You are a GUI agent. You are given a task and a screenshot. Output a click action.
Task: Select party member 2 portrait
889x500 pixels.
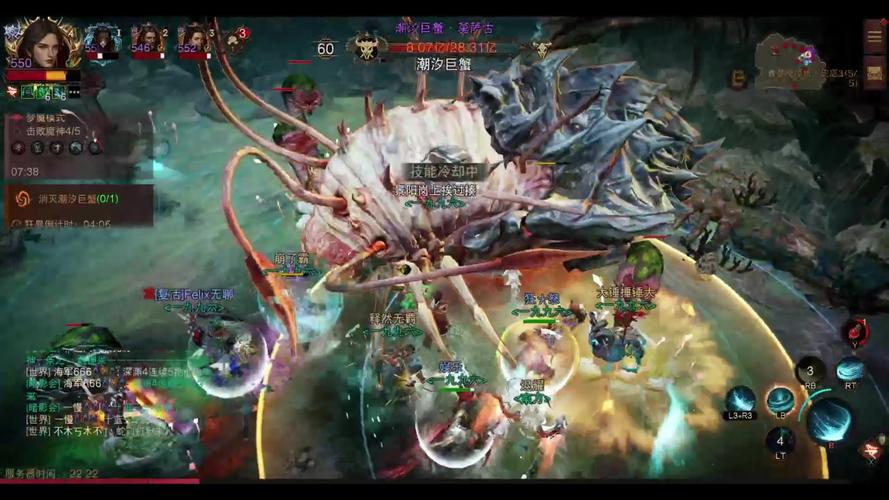click(x=148, y=40)
